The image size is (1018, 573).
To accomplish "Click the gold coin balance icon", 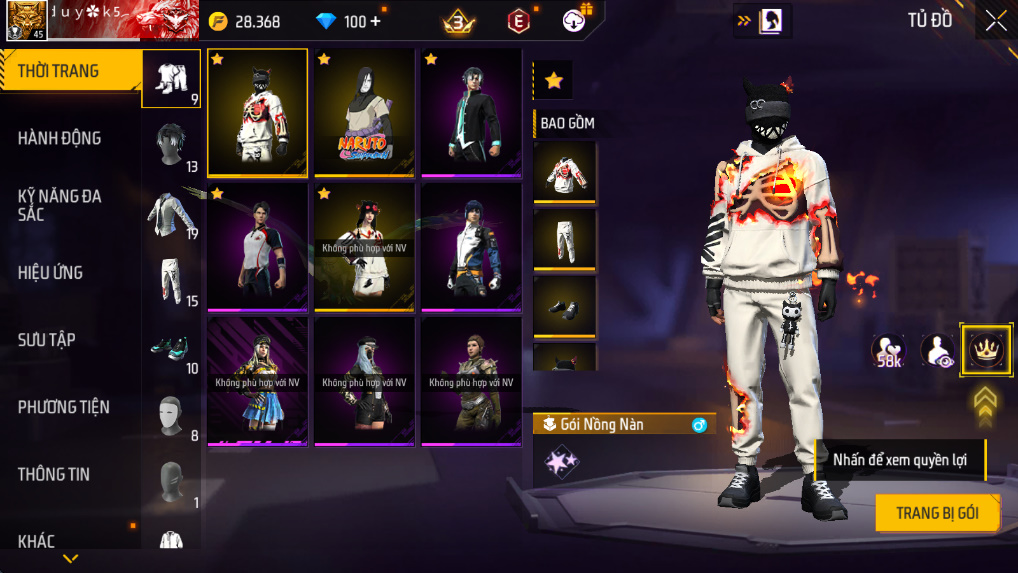I will click(x=219, y=21).
